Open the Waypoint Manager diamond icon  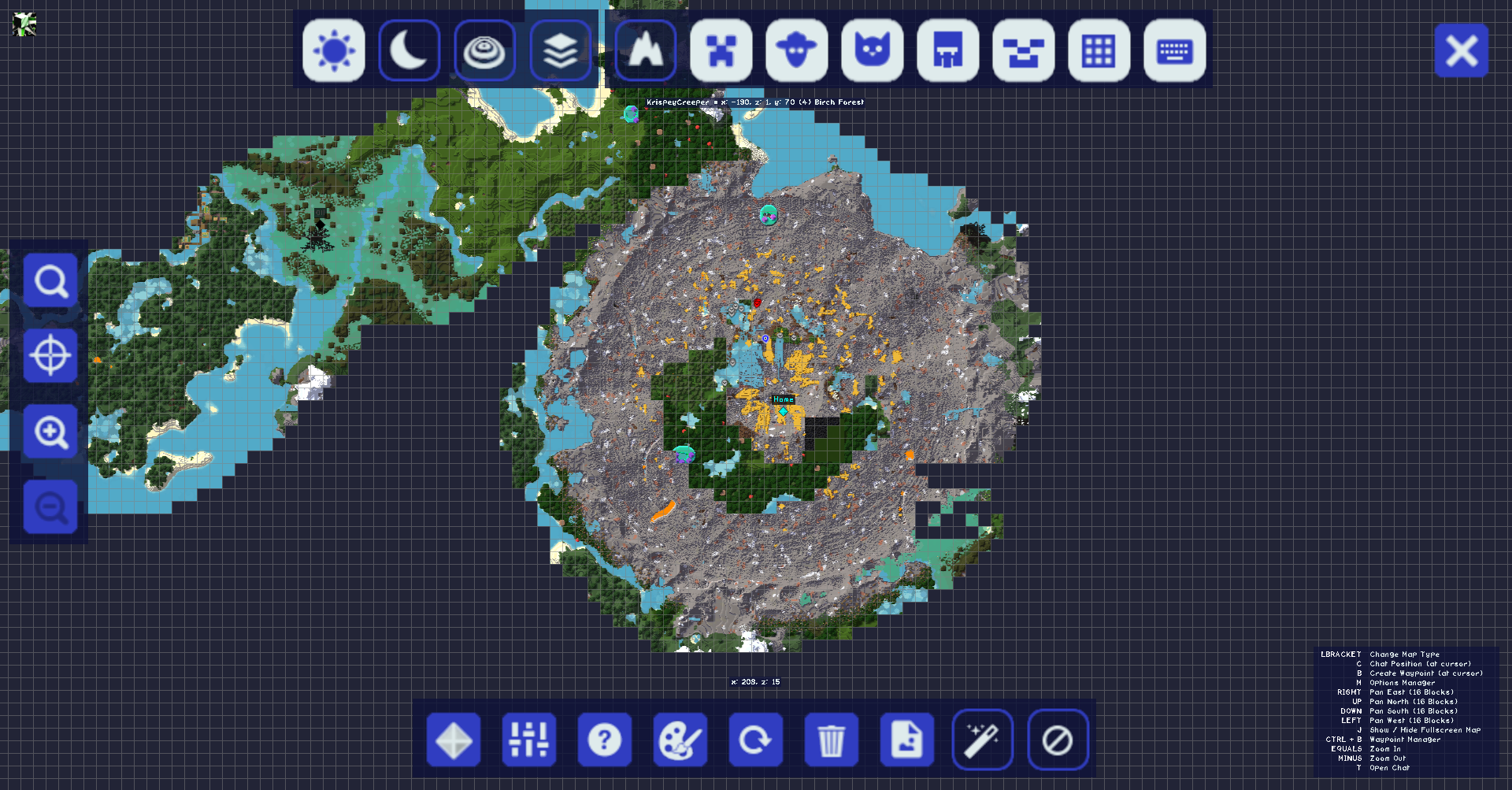454,739
